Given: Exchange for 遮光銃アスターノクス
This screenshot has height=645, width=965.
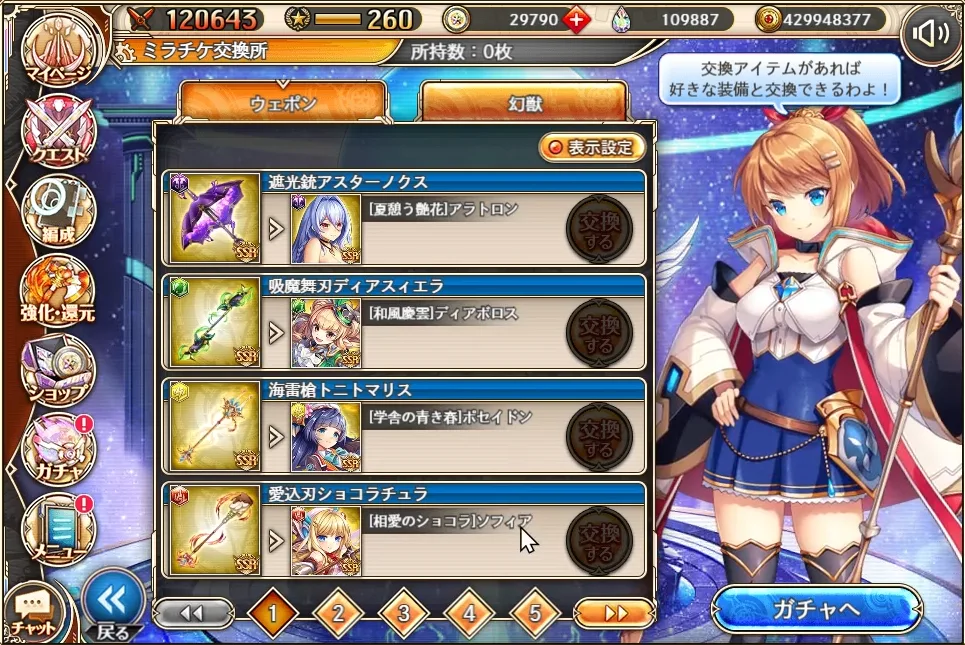Looking at the screenshot, I should (599, 229).
